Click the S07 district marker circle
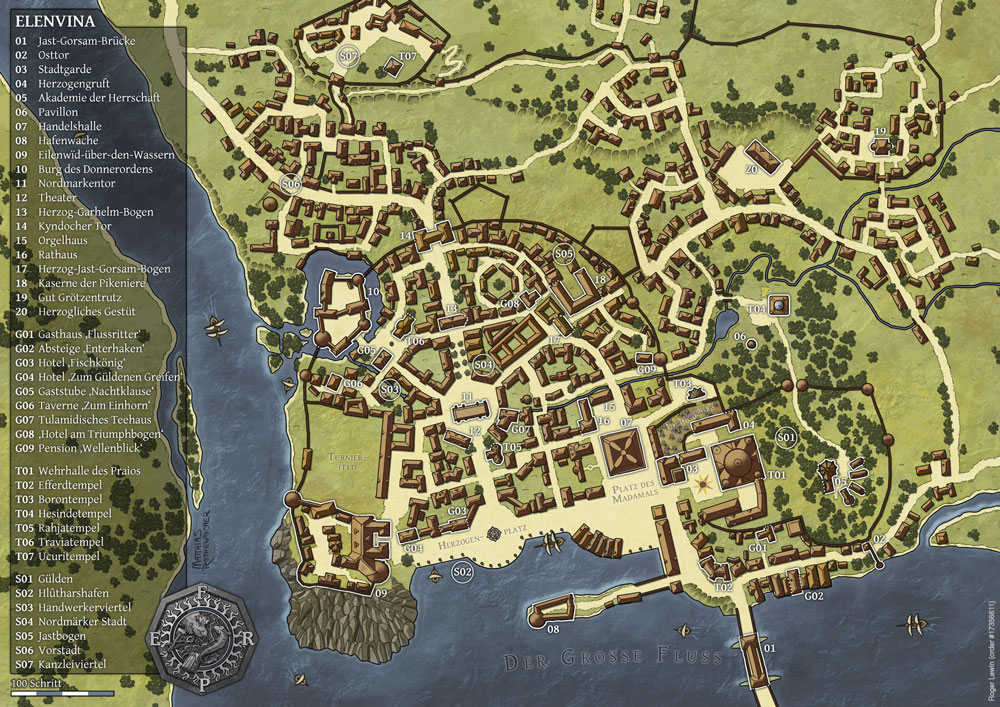1000x707 pixels. [348, 56]
